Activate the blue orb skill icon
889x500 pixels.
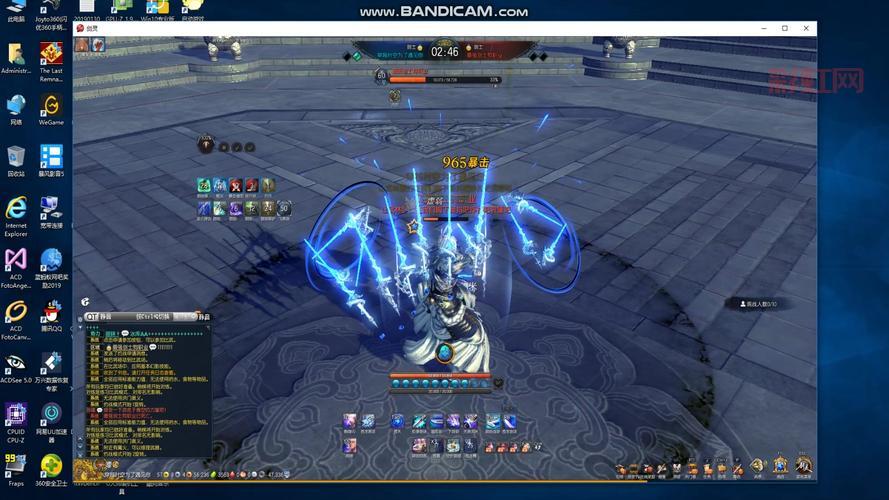(x=397, y=422)
